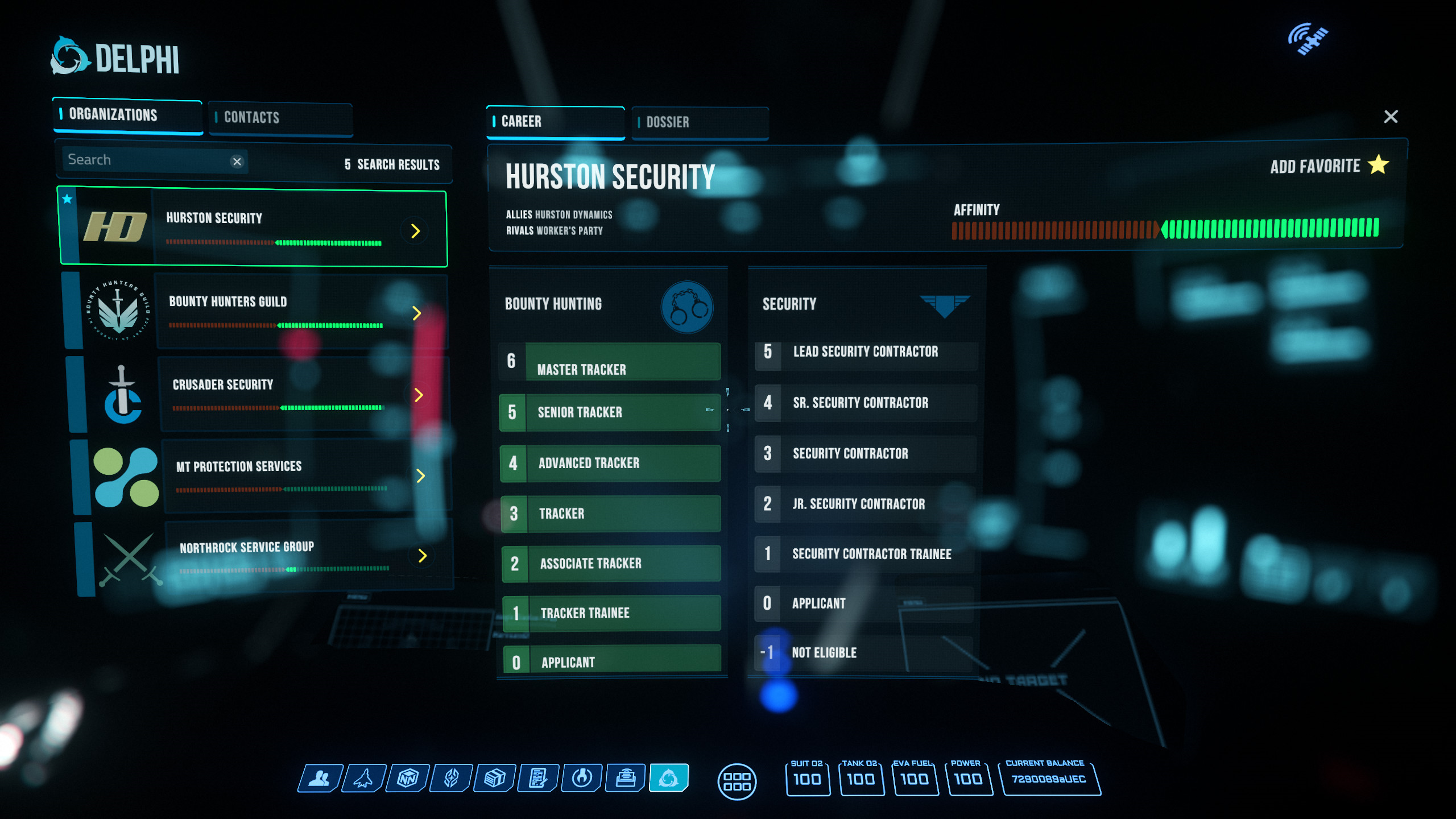Switch to the Dossier tab
Screen dimensions: 1456x819
[x=700, y=122]
